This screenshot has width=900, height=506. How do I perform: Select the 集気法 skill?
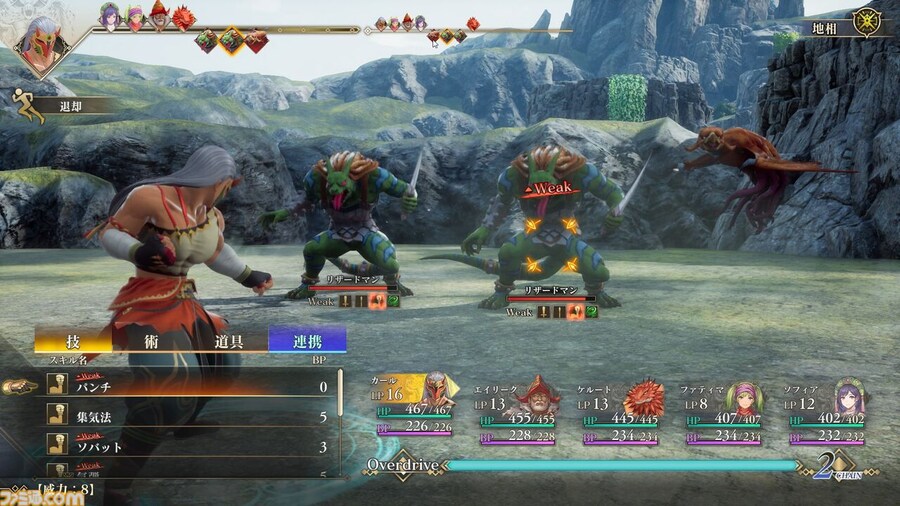(190, 417)
